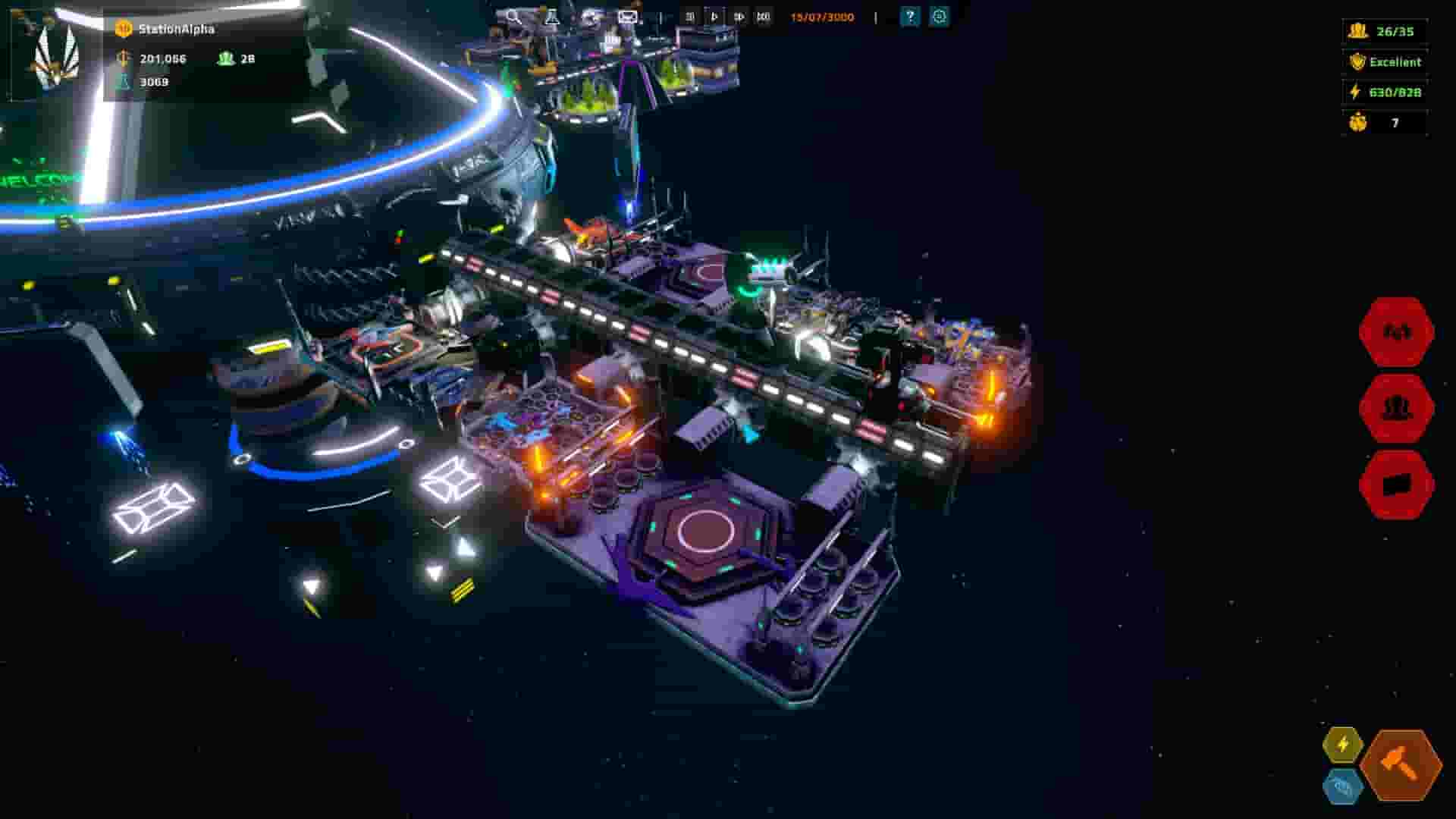Open the search magnifier tool
1456x819 pixels.
pyautogui.click(x=513, y=17)
